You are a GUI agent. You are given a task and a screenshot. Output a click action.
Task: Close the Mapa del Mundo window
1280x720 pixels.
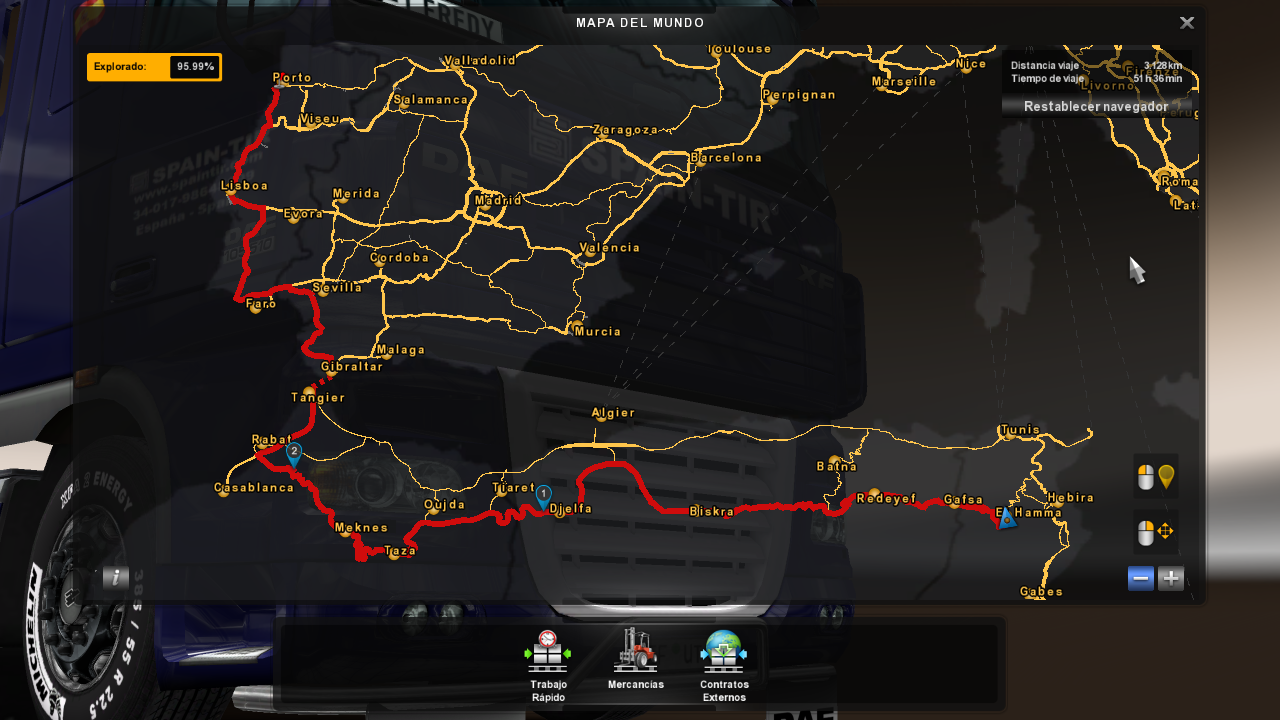(x=1187, y=22)
